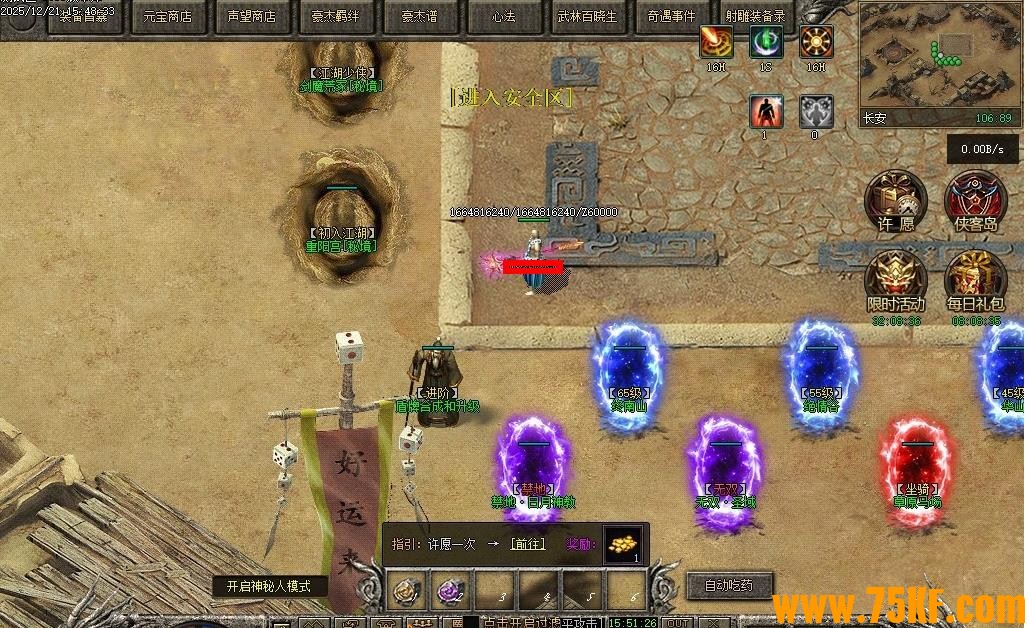Screen dimensions: 1030x628
Task: Select the purple item in hotbar slot 2
Action: click(x=450, y=591)
